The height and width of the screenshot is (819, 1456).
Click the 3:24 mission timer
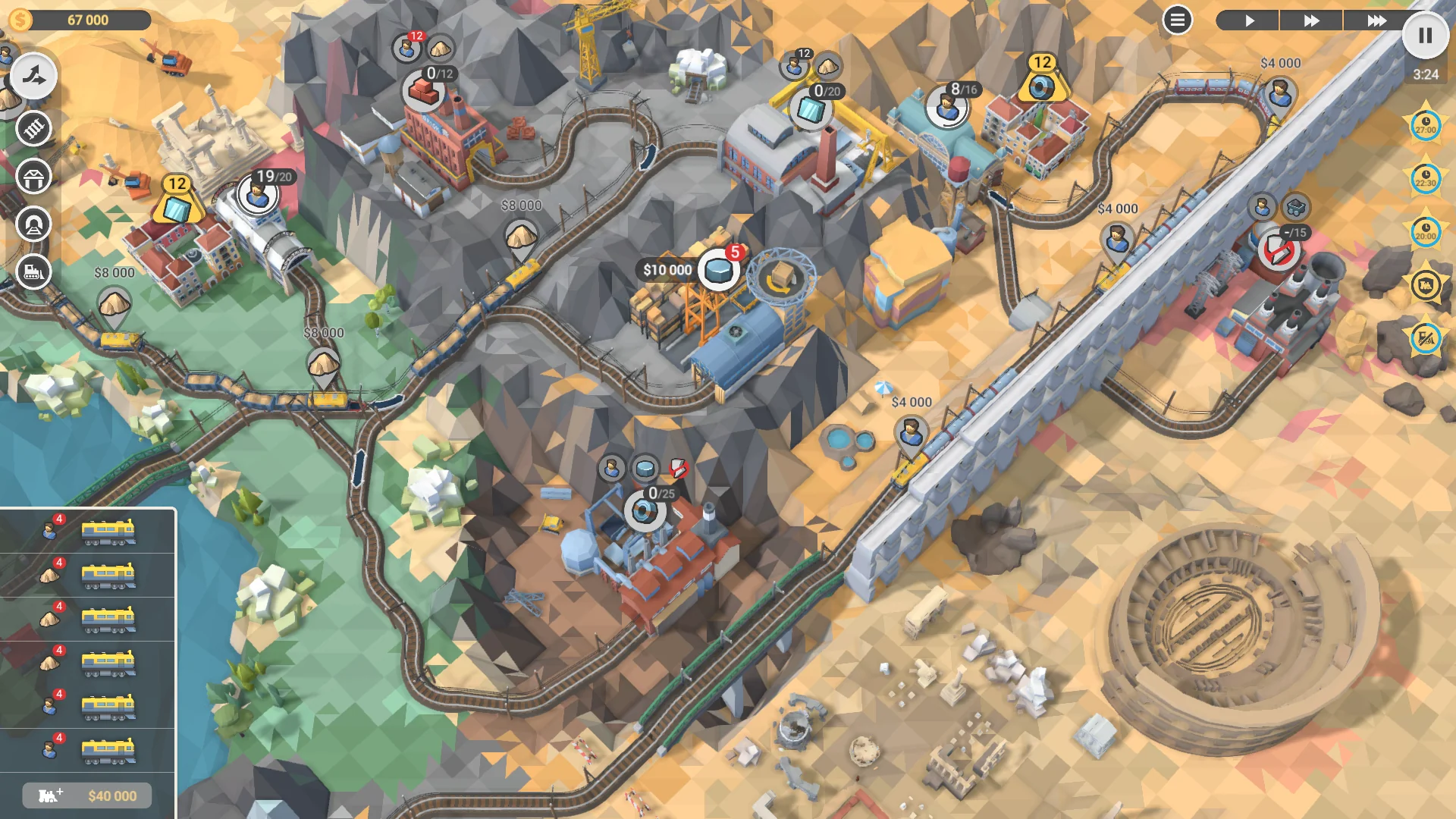pos(1426,75)
